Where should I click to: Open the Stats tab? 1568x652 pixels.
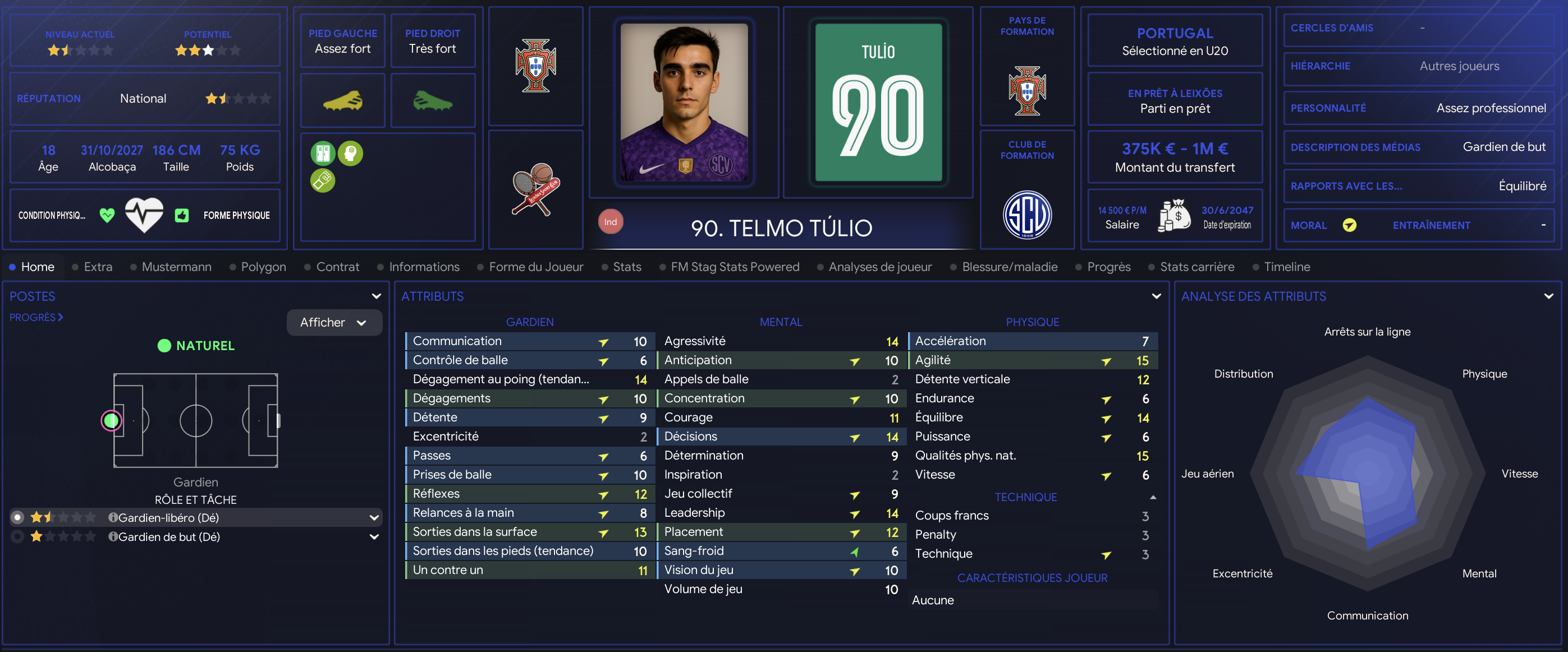click(626, 267)
